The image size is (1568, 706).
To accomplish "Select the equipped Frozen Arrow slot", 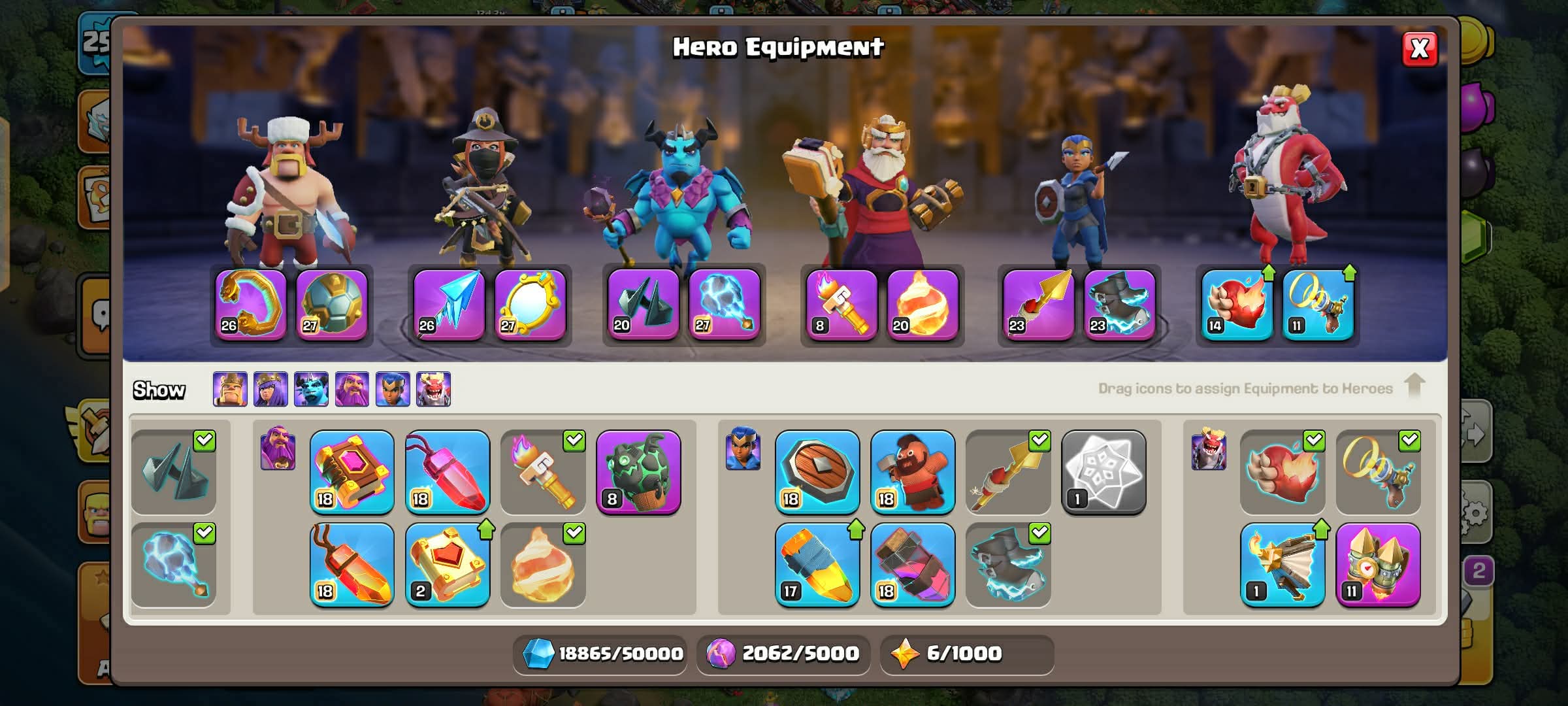I will click(449, 305).
